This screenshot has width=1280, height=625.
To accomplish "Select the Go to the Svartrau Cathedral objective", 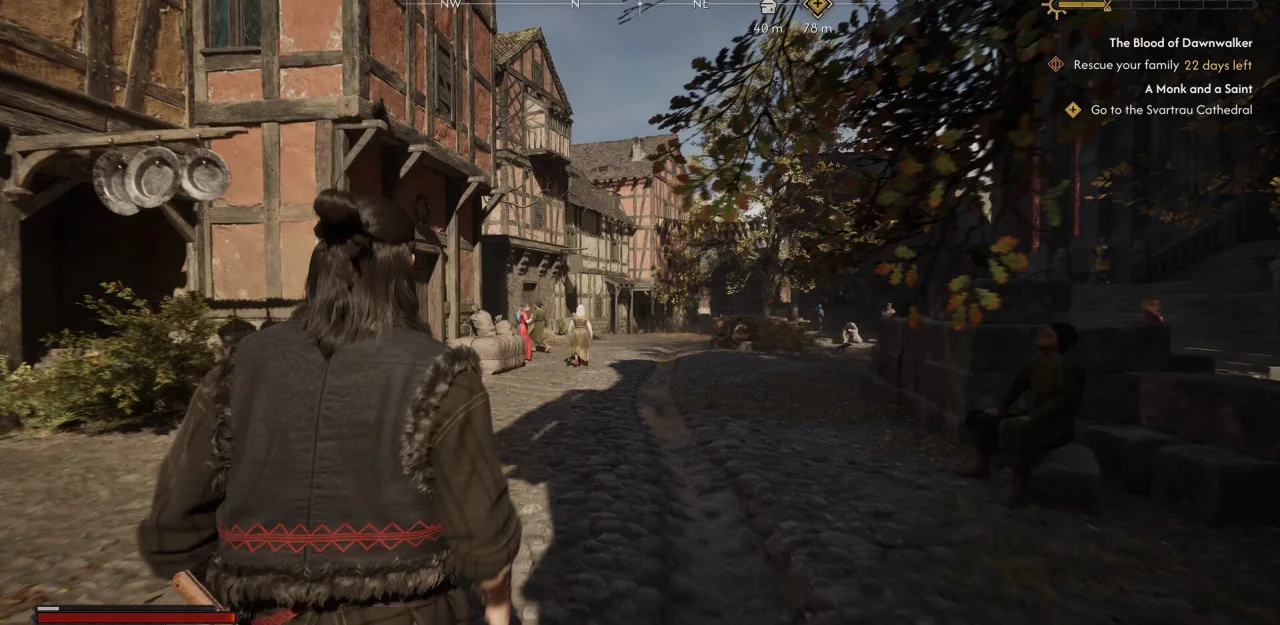I will 1171,110.
